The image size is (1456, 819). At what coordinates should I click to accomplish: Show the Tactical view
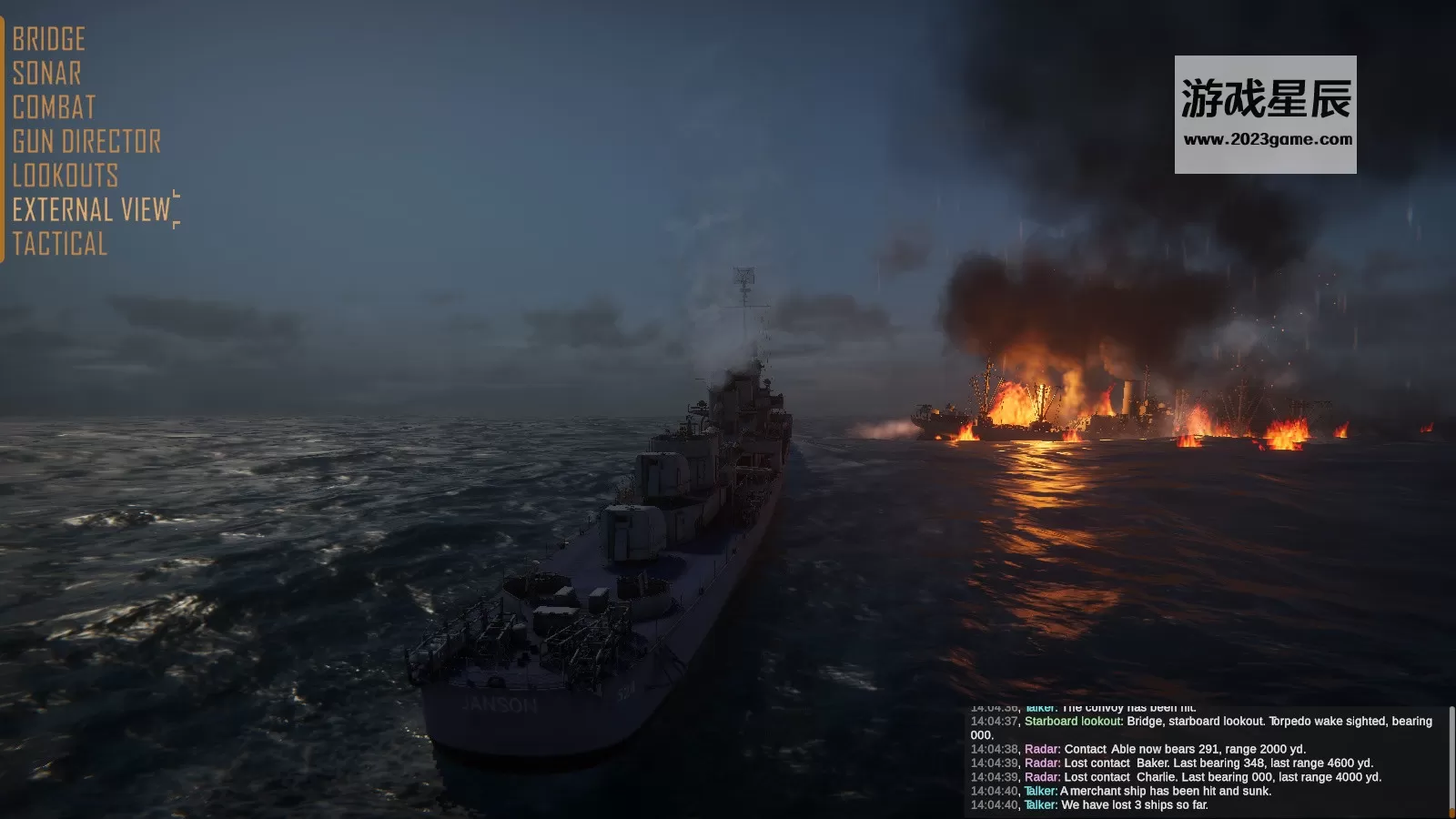point(60,244)
